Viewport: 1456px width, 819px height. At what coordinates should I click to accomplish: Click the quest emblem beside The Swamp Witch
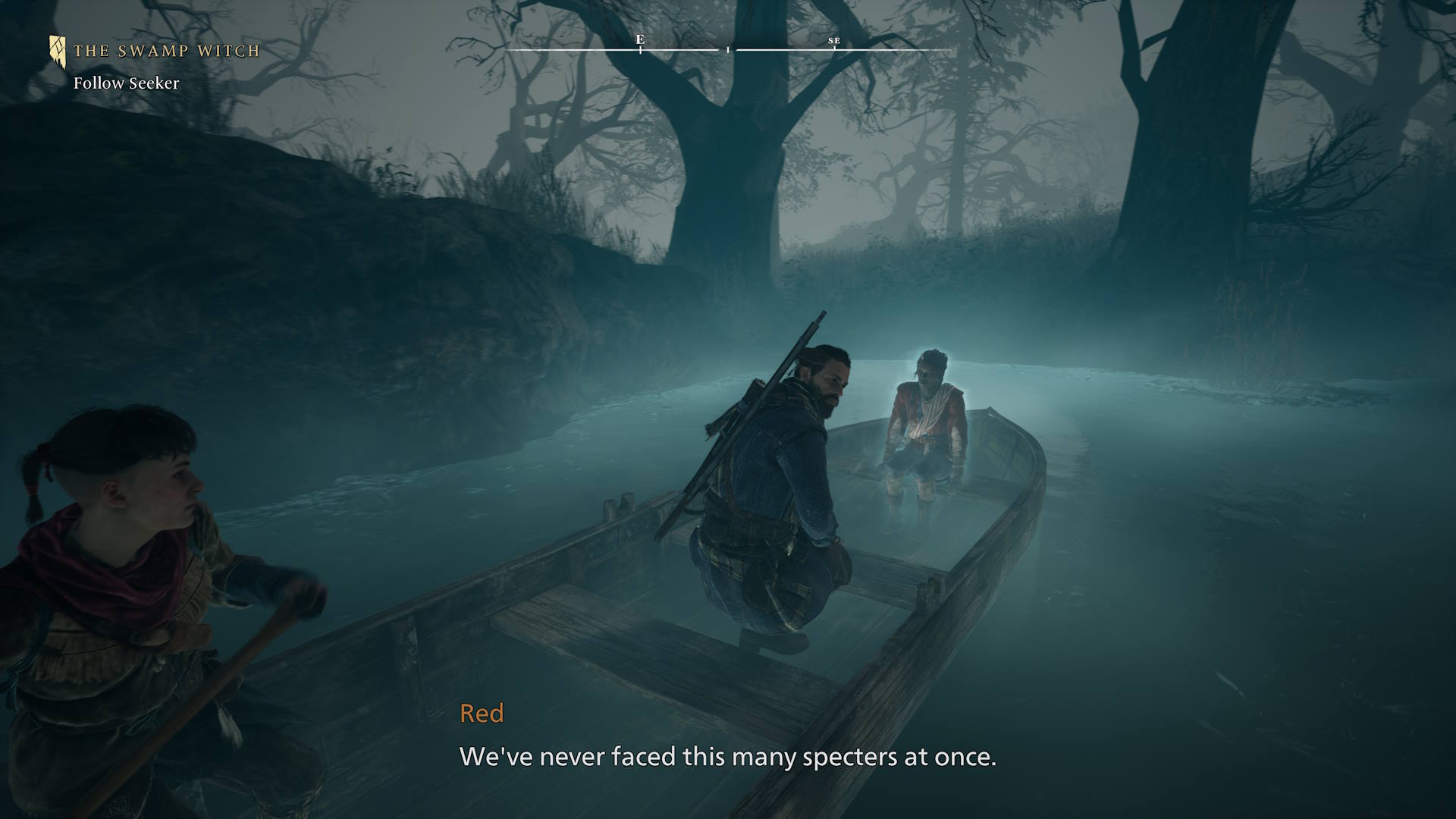pos(58,52)
